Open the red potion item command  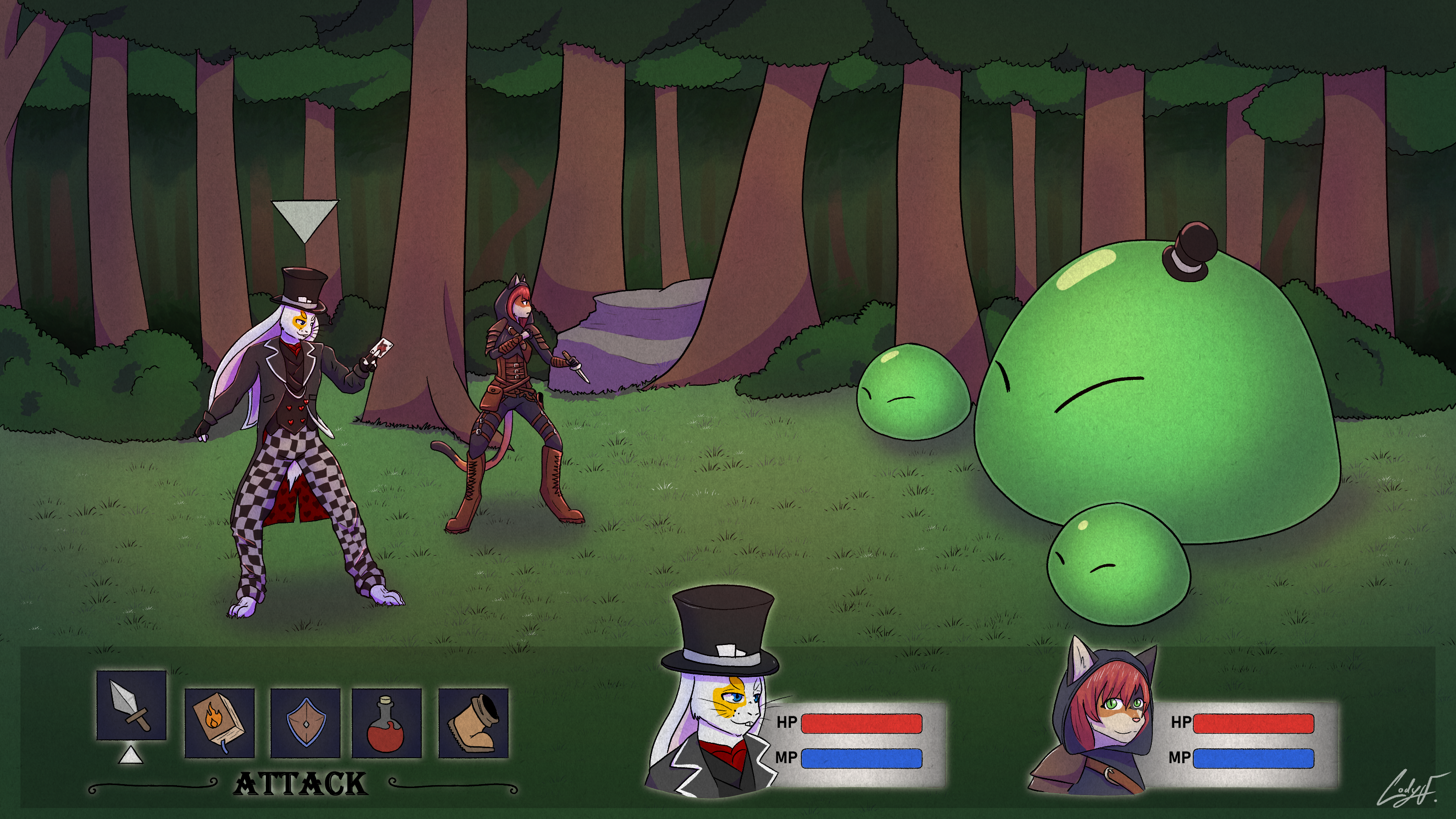coord(386,723)
